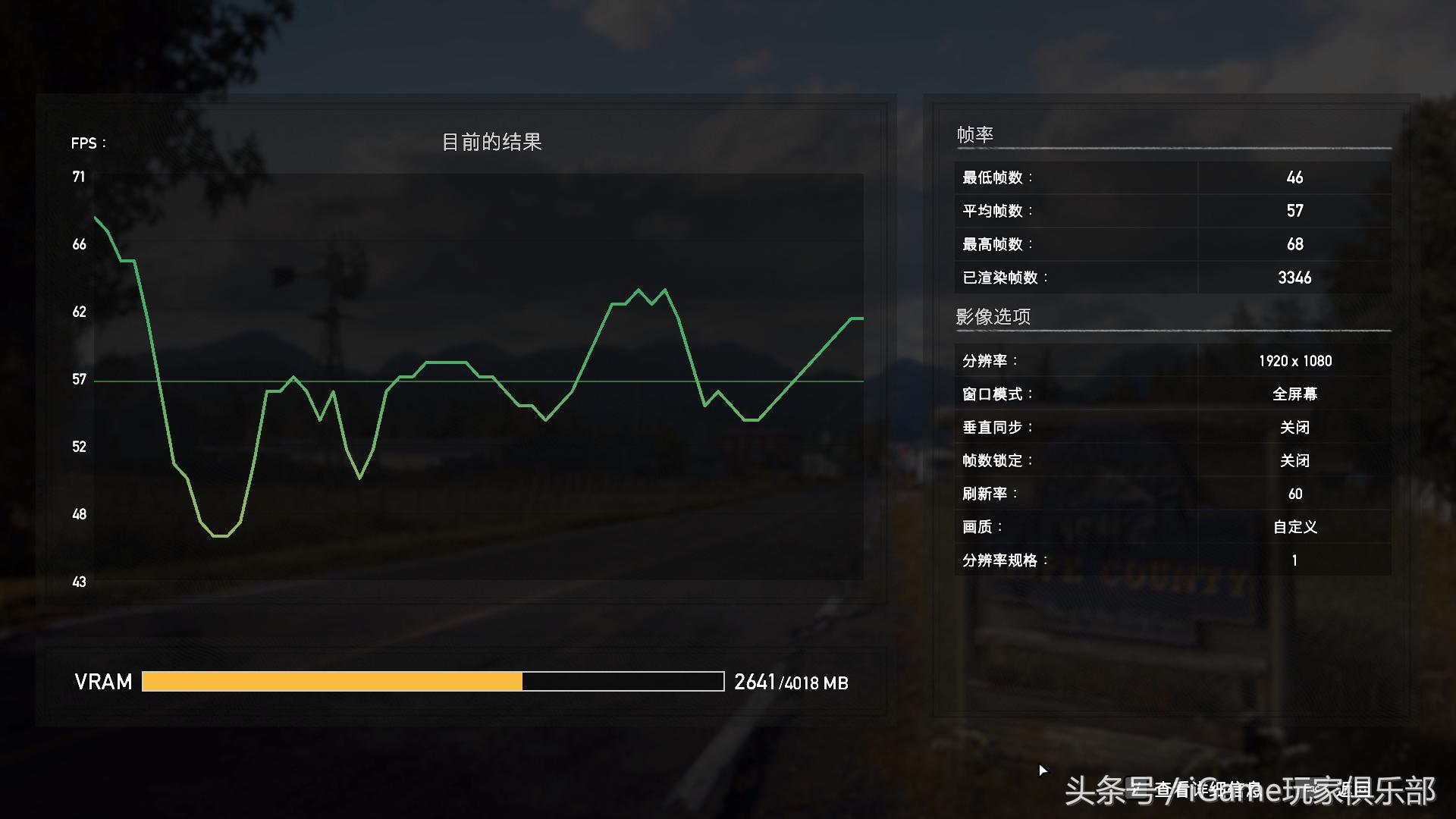Click the green FPS curve in the graph
Viewport: 1456px width, 819px height.
click(x=640, y=290)
